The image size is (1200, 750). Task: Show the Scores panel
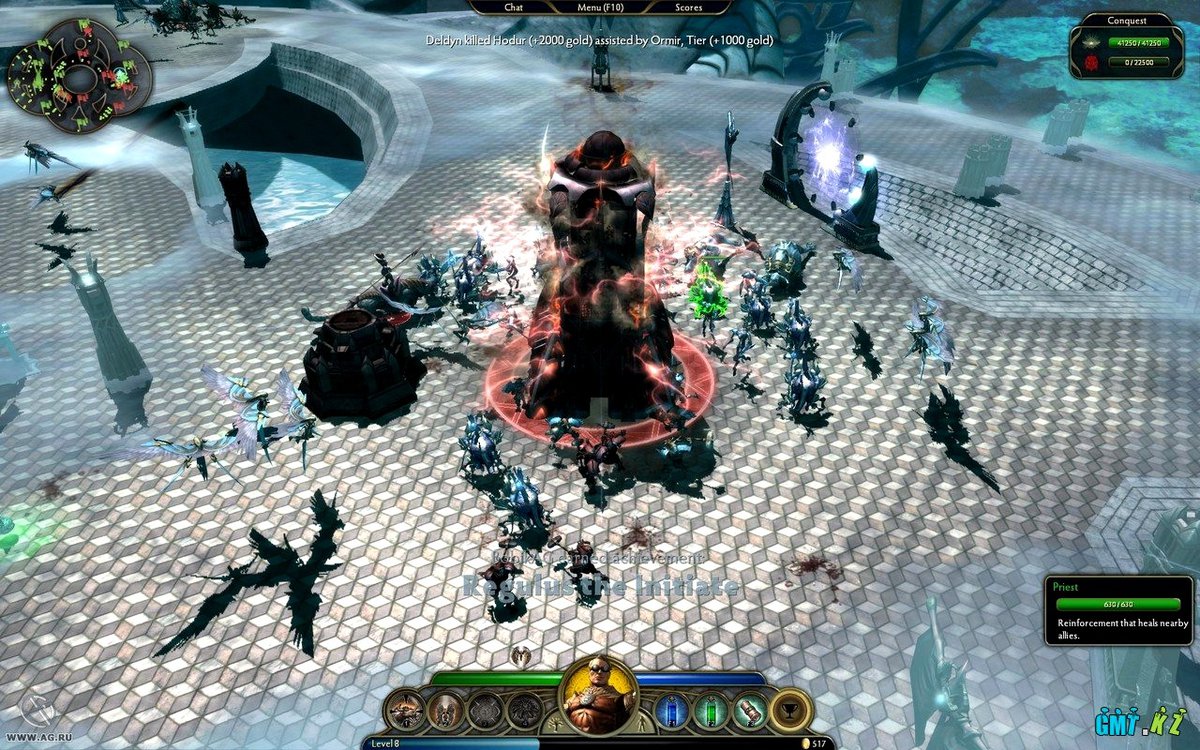coord(687,7)
